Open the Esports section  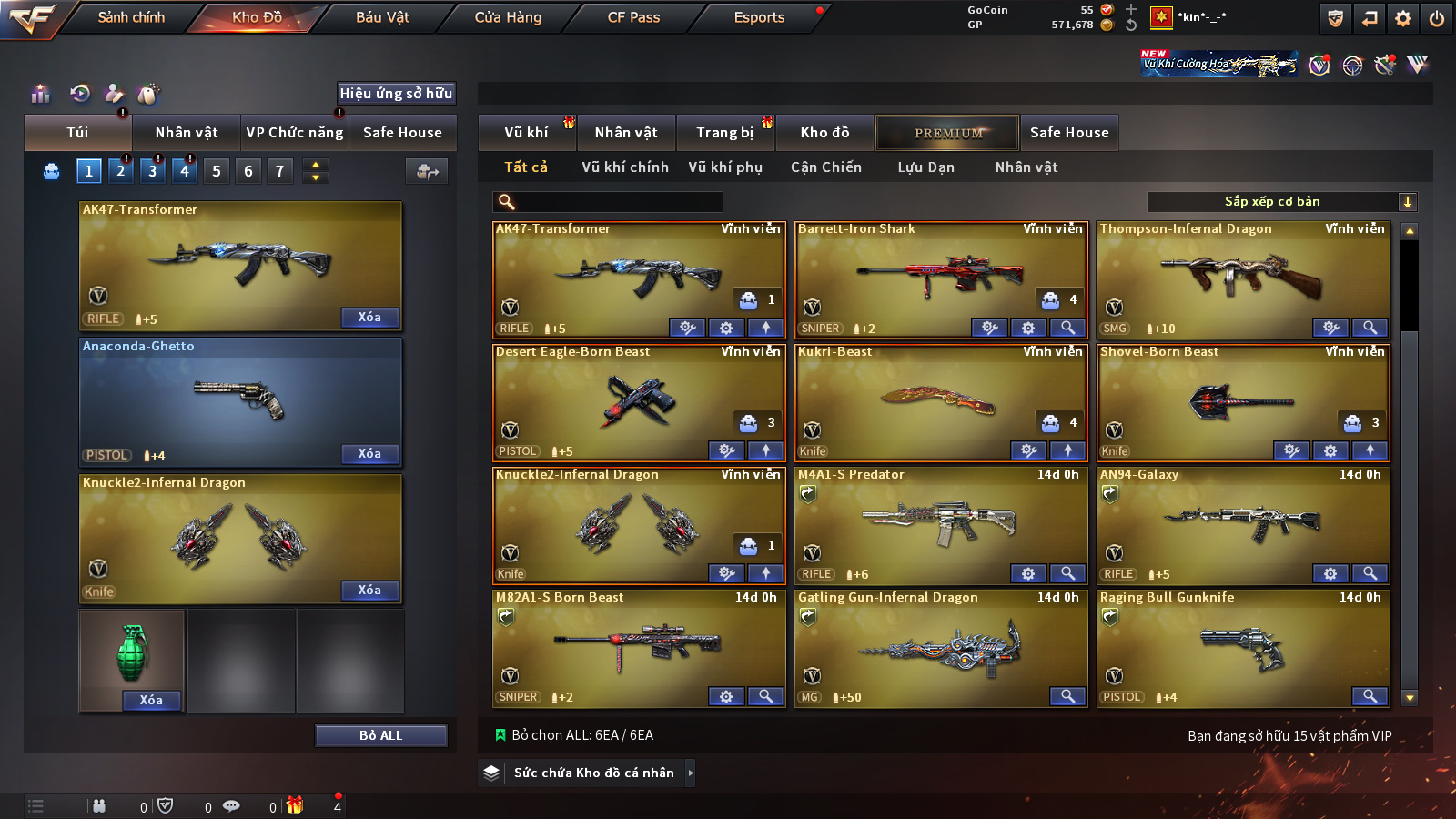759,17
